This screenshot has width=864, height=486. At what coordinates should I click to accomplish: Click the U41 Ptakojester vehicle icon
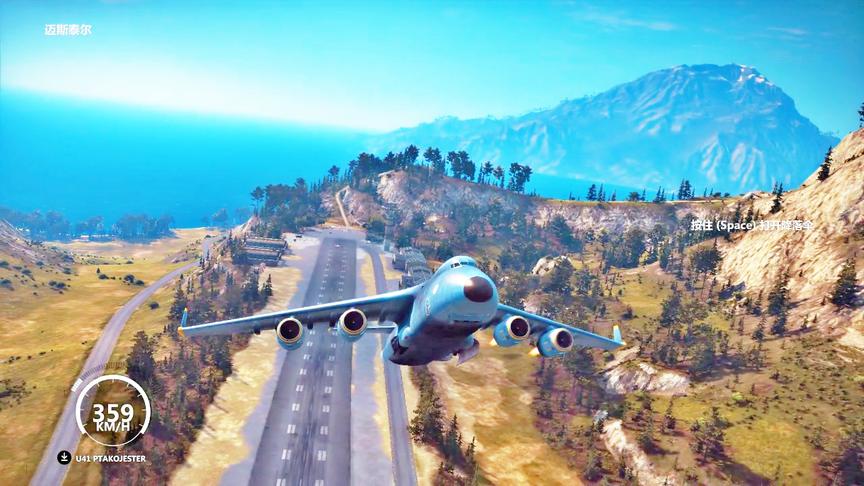pyautogui.click(x=64, y=458)
